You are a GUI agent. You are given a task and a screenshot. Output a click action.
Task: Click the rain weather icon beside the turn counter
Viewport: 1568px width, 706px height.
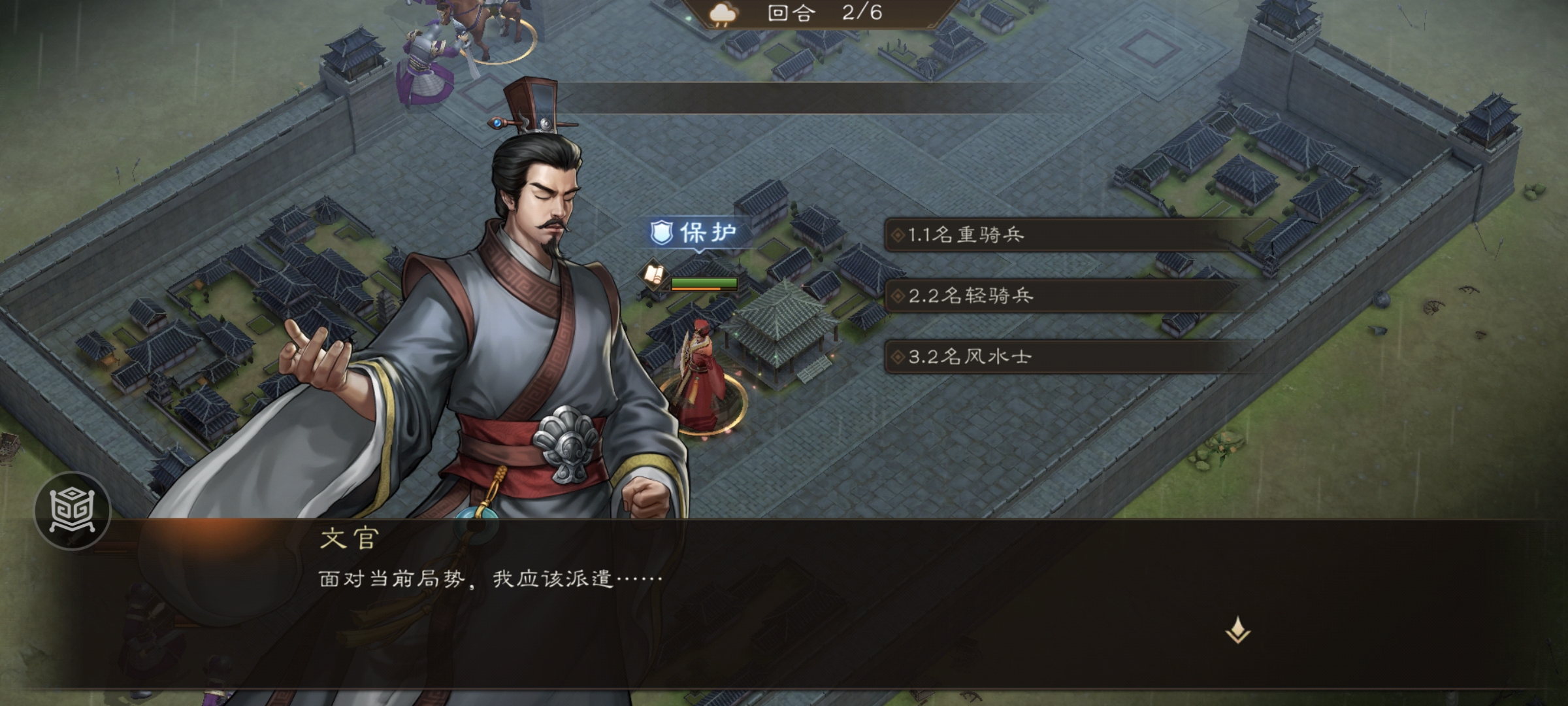tap(722, 13)
